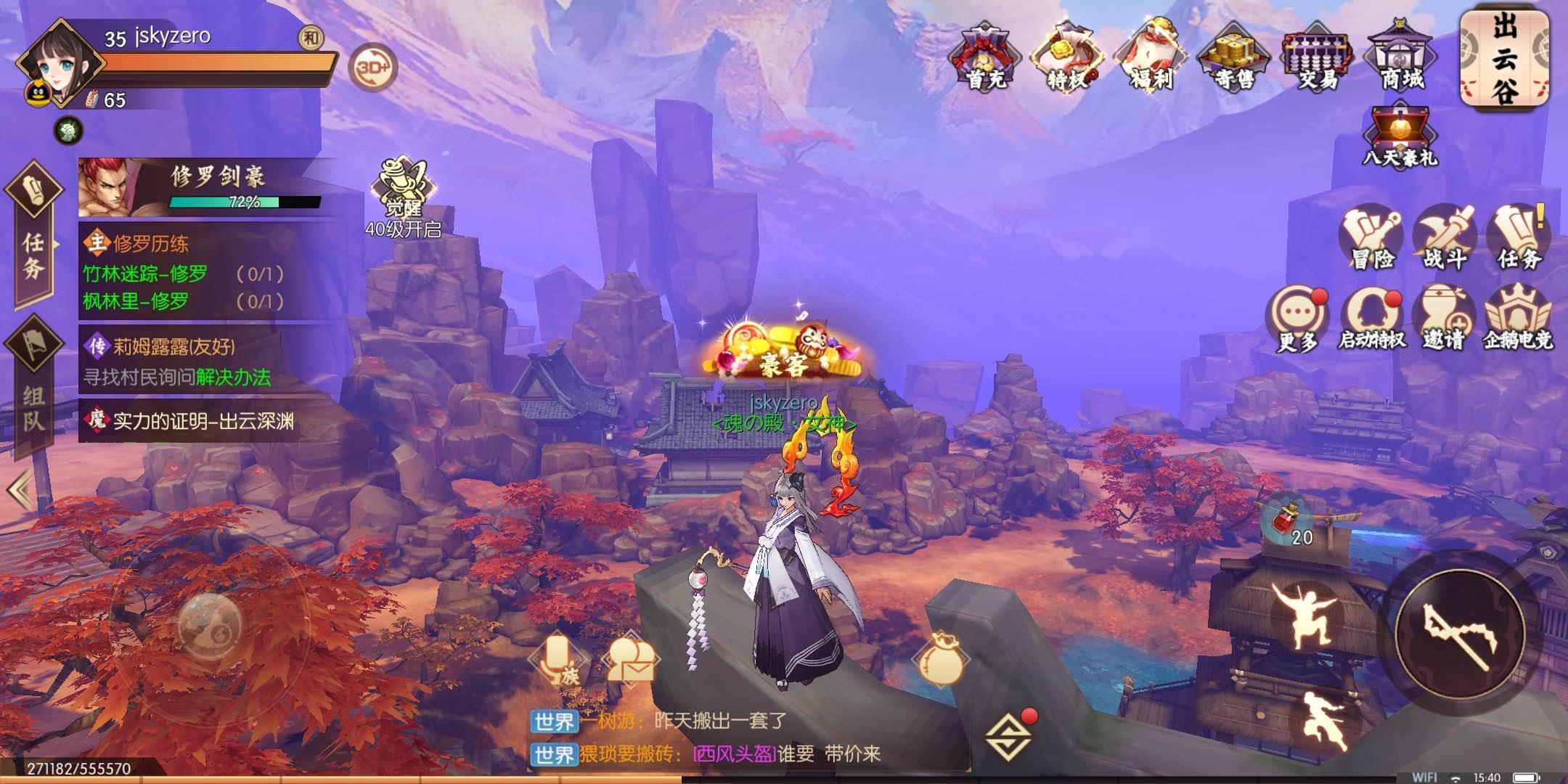
Task: Open the 冒险 adventure menu
Action: tap(1371, 238)
